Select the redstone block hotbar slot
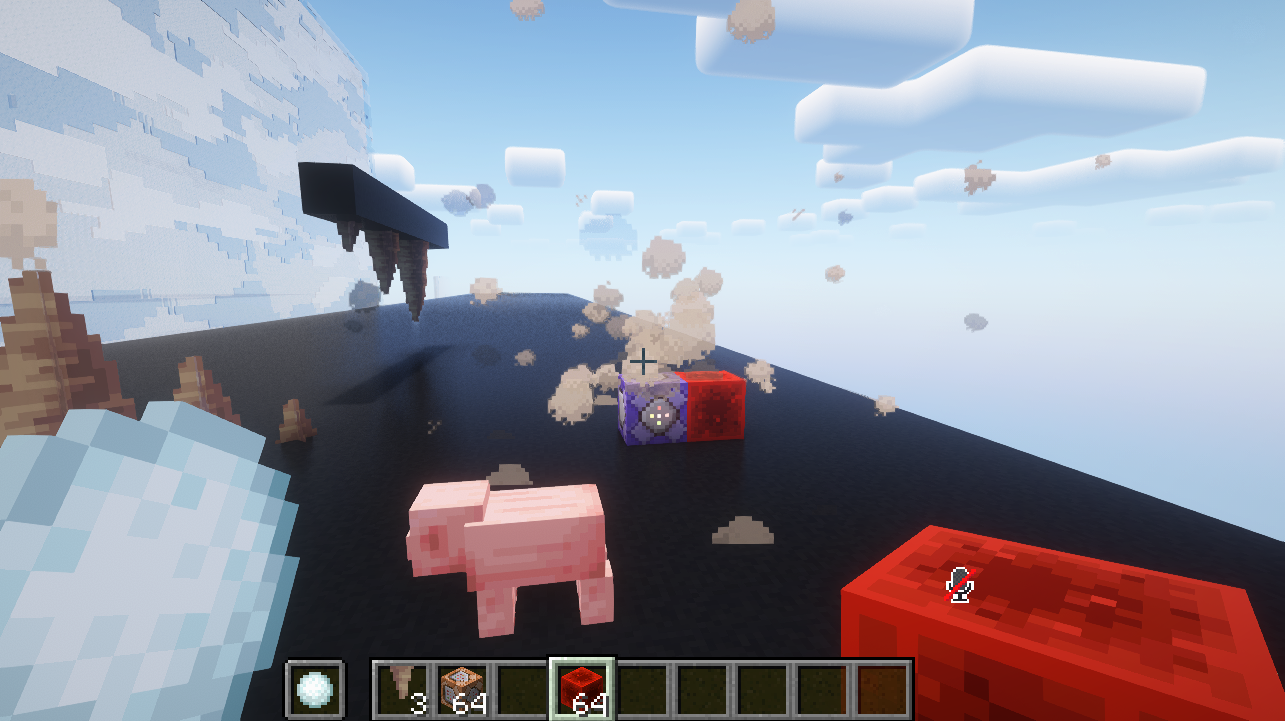Viewport: 1285px width, 721px height. coord(582,688)
